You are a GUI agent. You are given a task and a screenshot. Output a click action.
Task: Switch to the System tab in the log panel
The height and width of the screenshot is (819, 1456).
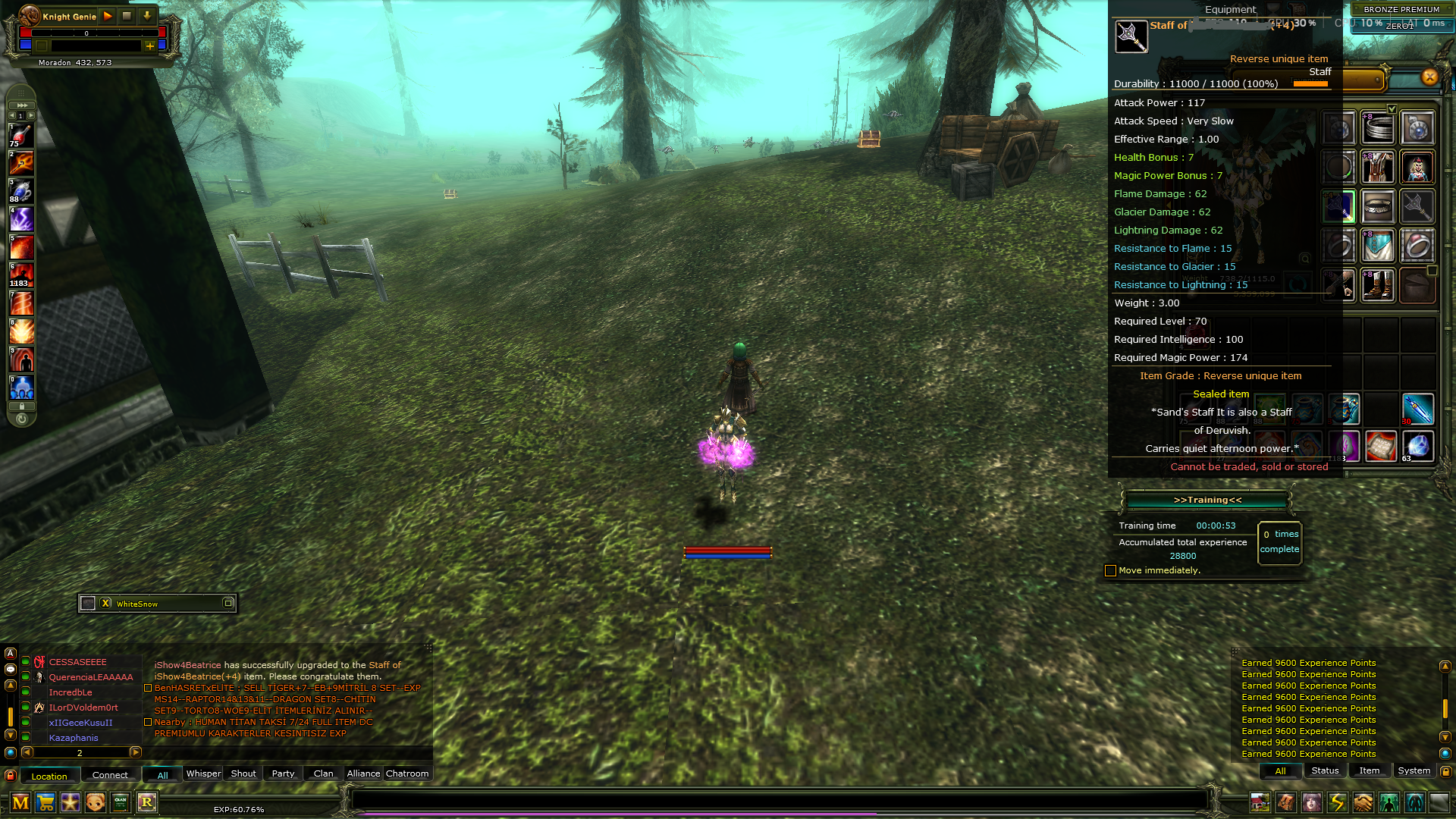click(x=1414, y=770)
